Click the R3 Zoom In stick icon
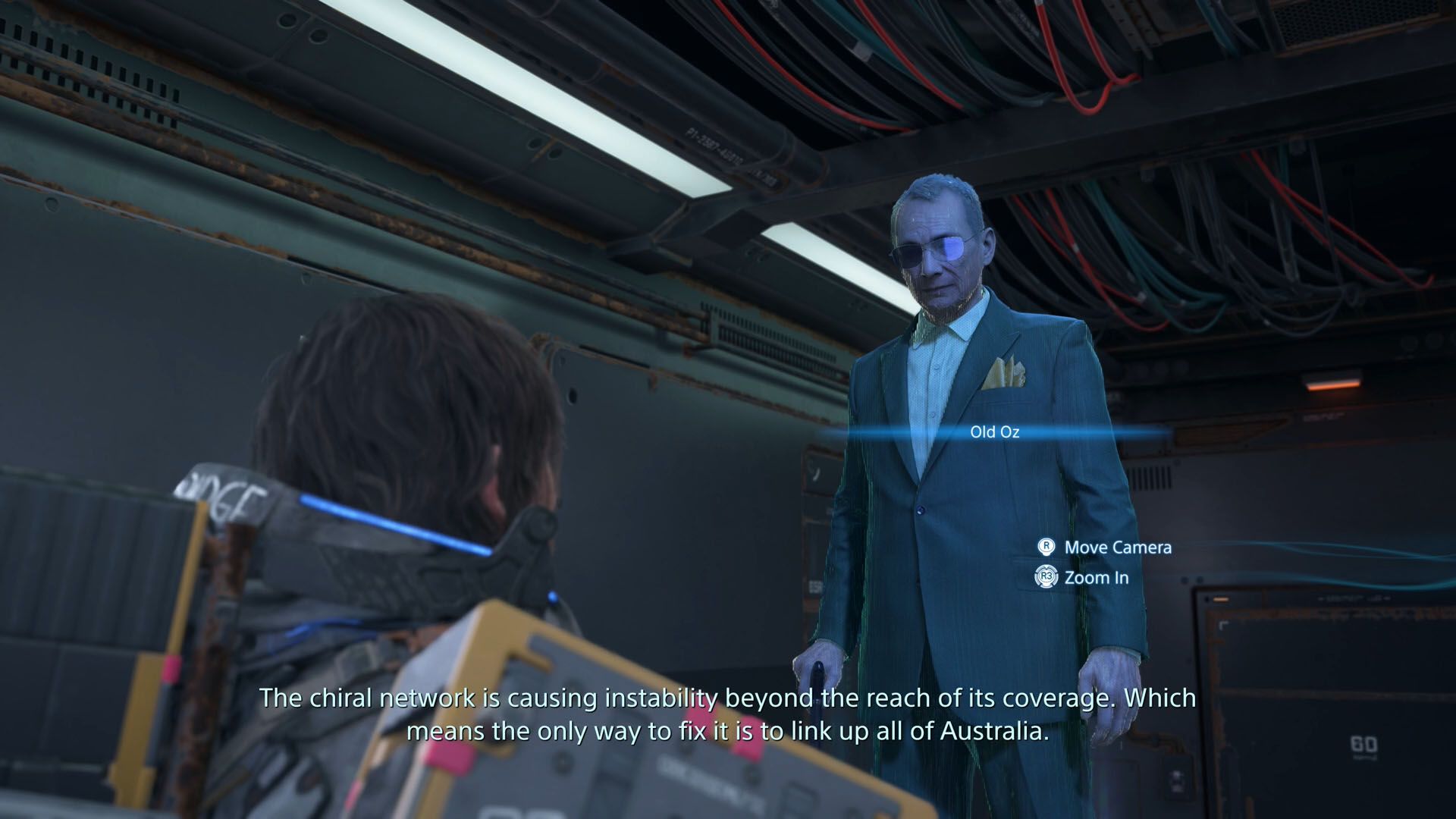1456x819 pixels. 1045,577
